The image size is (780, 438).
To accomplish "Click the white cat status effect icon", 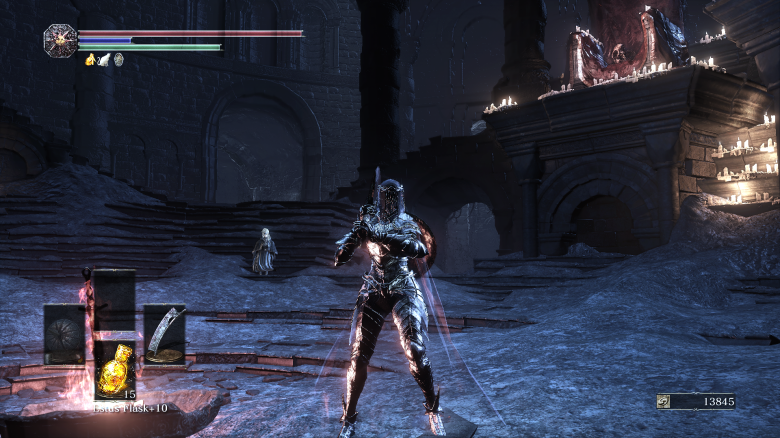I will pyautogui.click(x=104, y=60).
